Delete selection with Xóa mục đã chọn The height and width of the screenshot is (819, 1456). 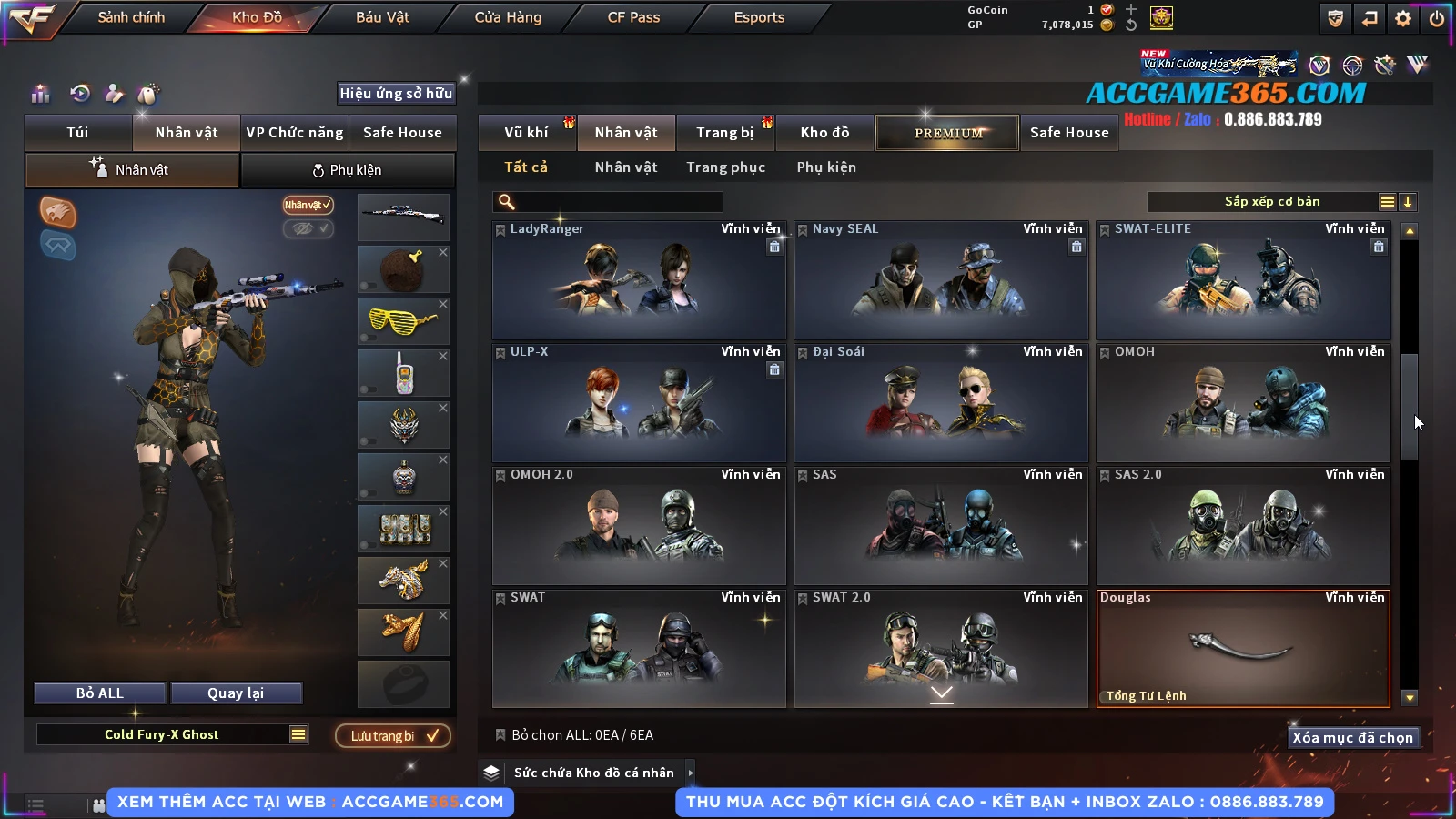coord(1352,738)
